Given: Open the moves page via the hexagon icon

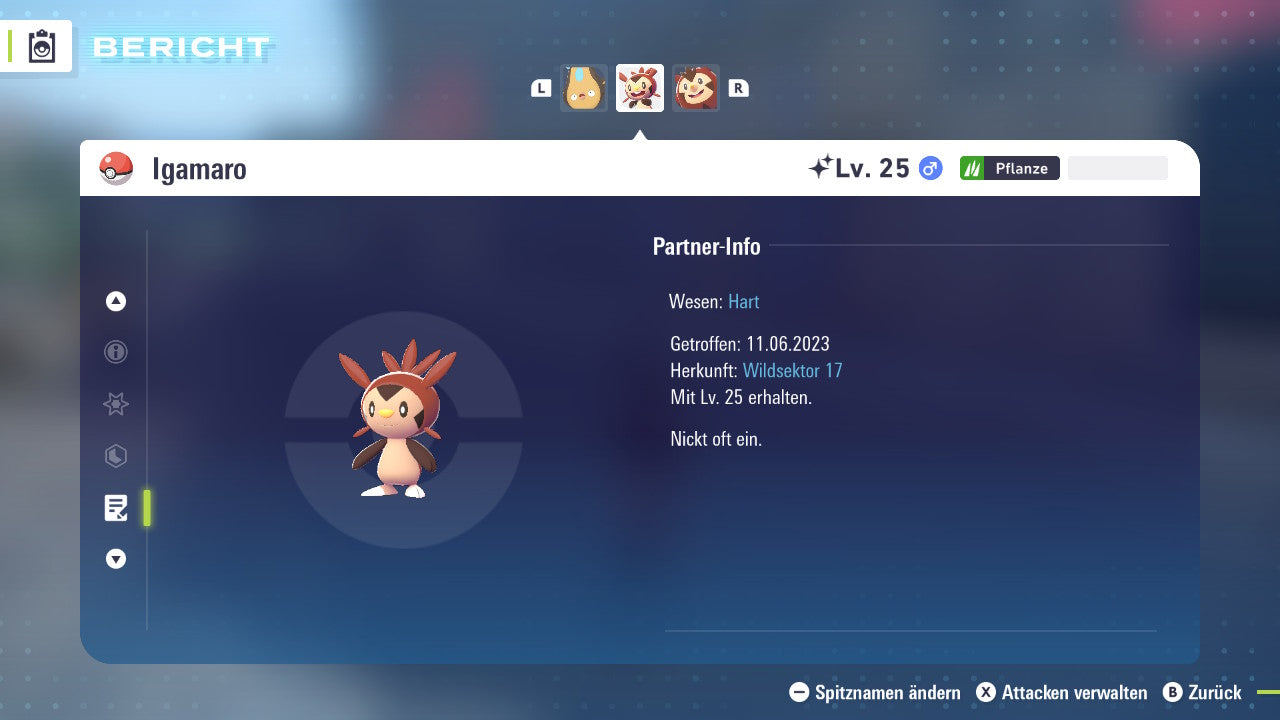Looking at the screenshot, I should (115, 456).
